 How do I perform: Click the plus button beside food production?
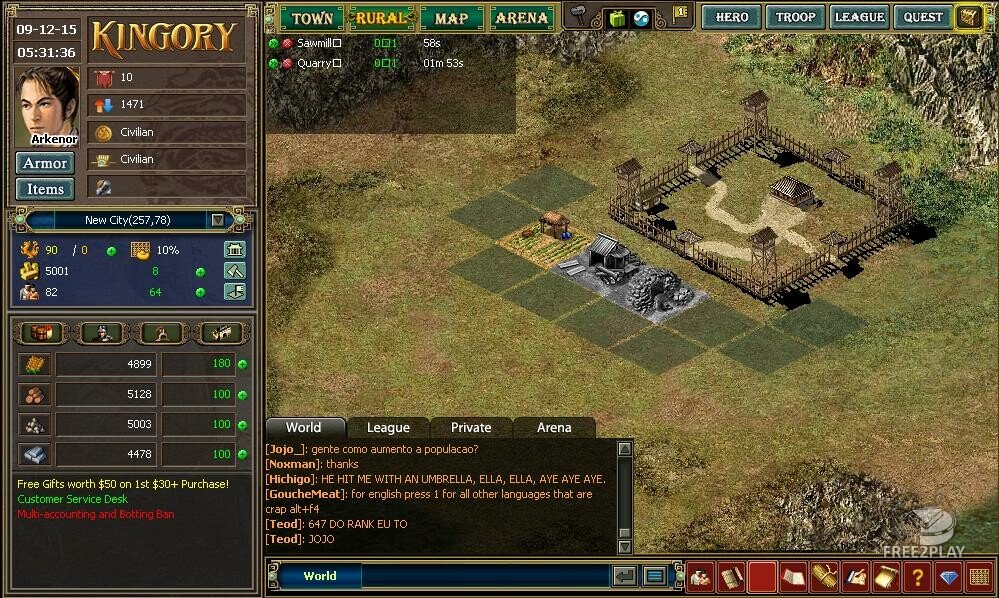coord(242,365)
